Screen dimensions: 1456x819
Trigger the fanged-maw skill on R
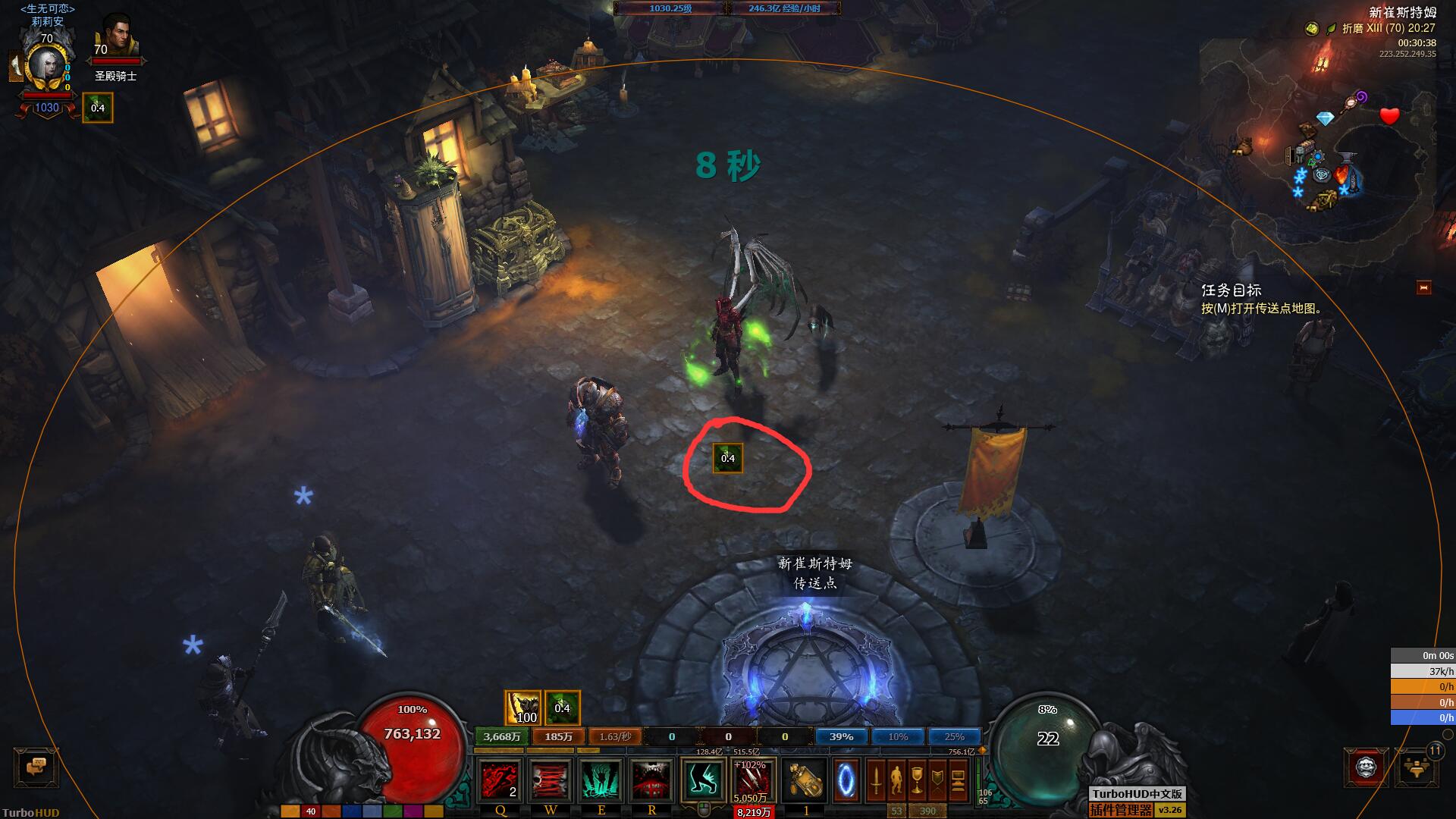pyautogui.click(x=651, y=780)
